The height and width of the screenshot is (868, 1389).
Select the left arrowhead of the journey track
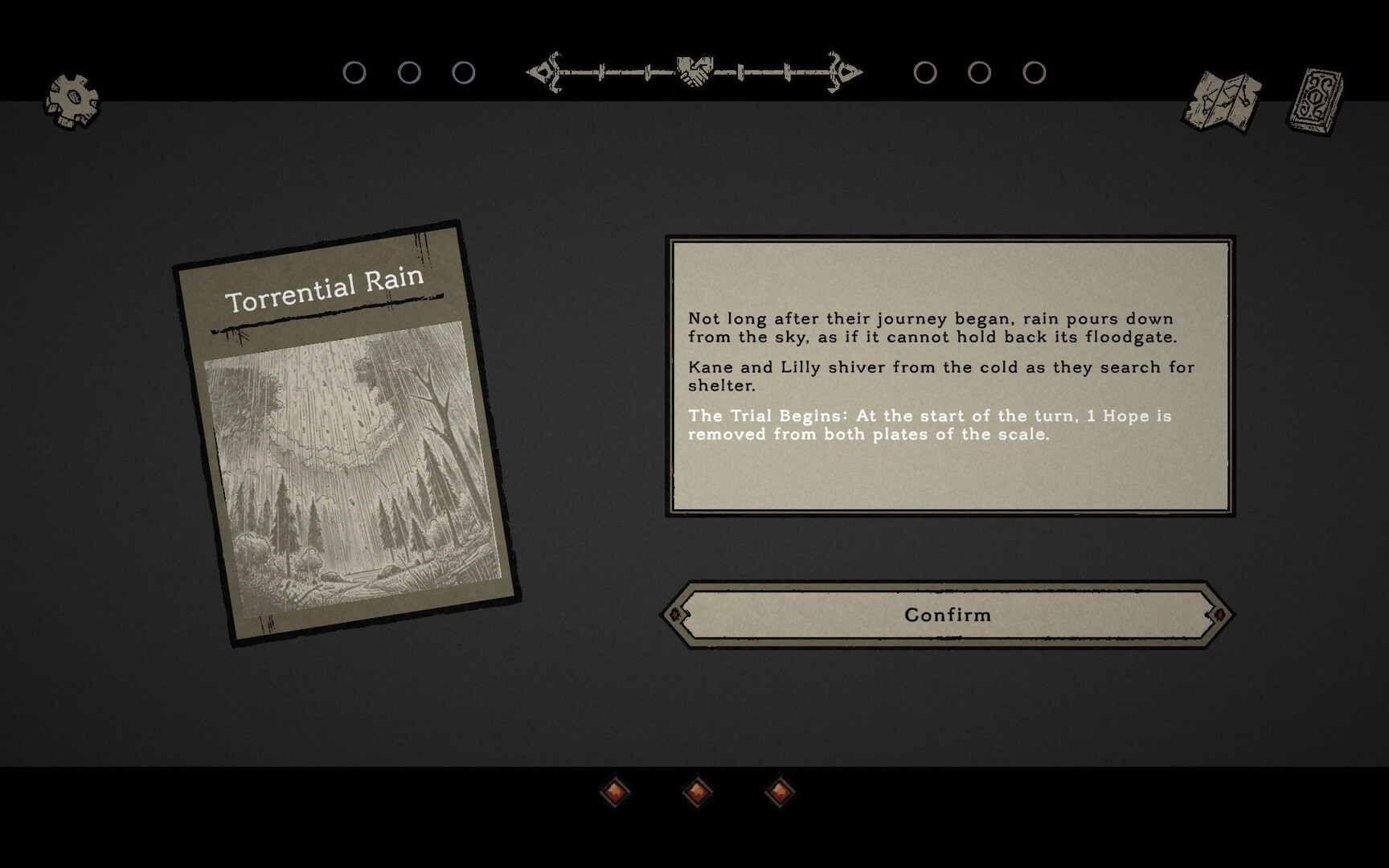pyautogui.click(x=540, y=72)
